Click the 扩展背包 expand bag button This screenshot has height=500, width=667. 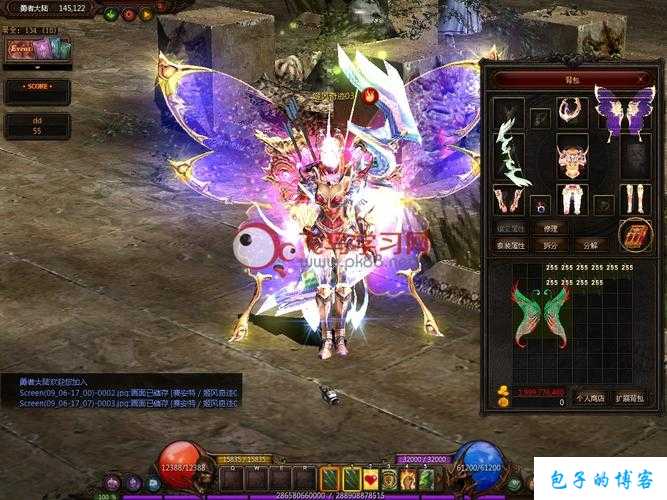pyautogui.click(x=632, y=398)
